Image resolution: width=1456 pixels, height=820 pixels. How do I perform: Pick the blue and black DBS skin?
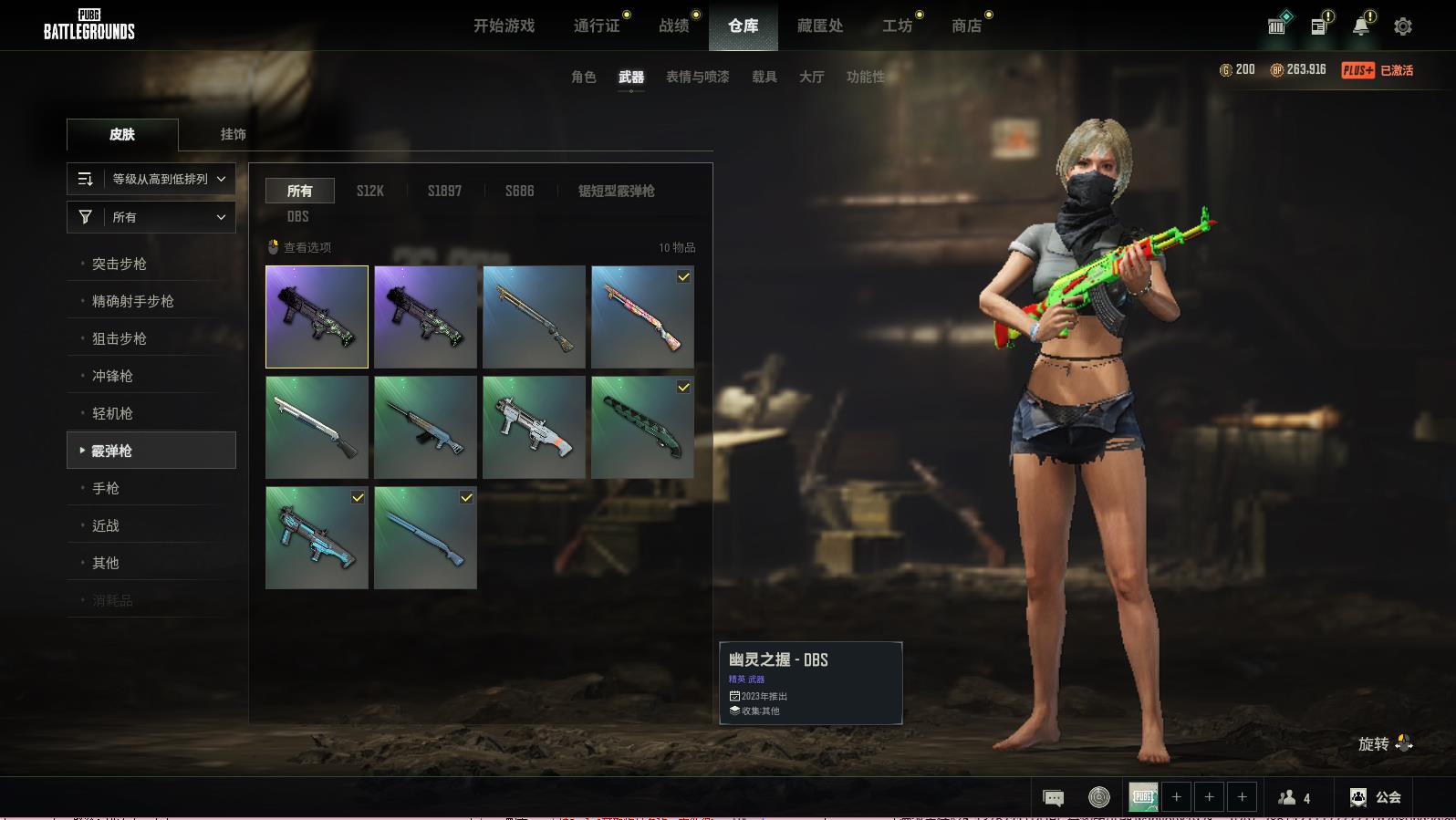[317, 537]
